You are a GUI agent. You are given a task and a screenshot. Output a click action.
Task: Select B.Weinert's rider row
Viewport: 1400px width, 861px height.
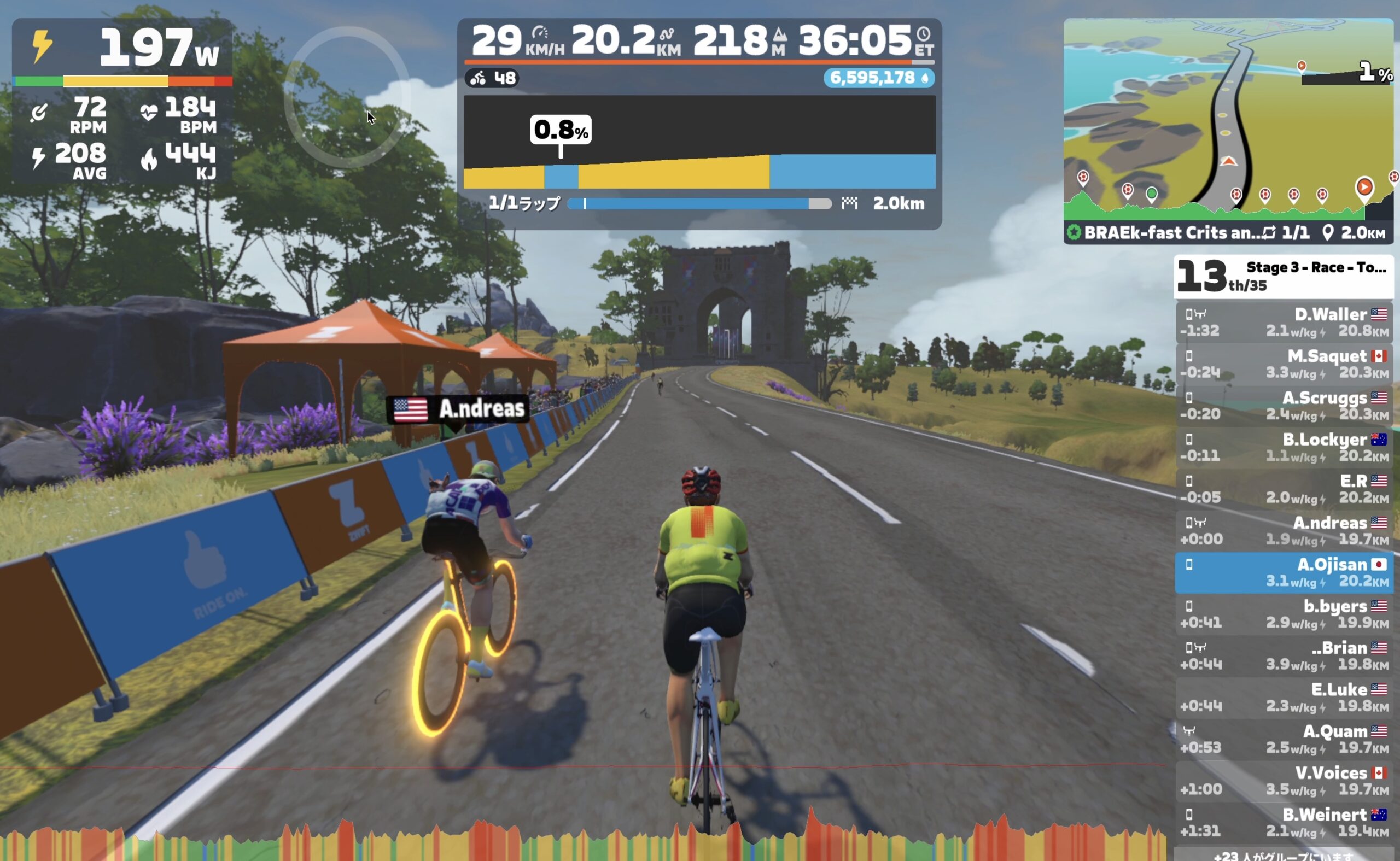click(x=1284, y=822)
